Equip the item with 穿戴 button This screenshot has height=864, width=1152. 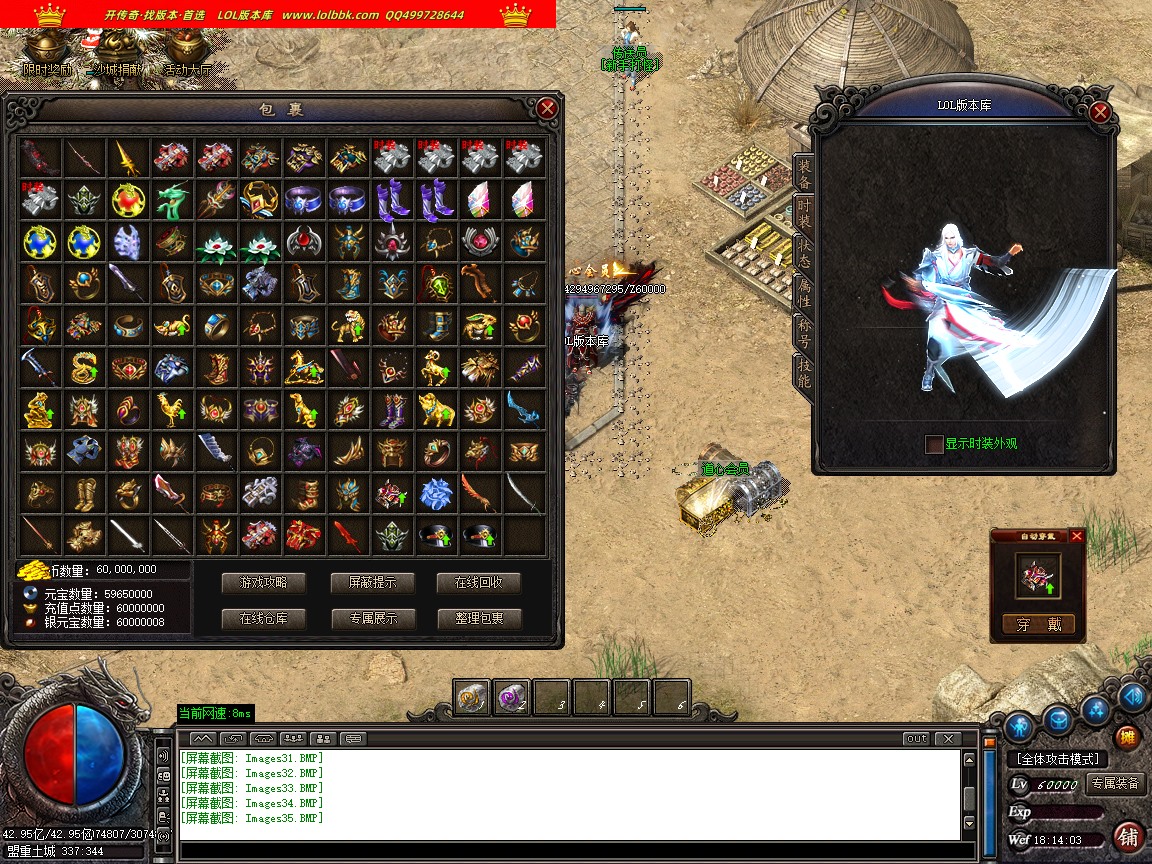pos(1038,624)
